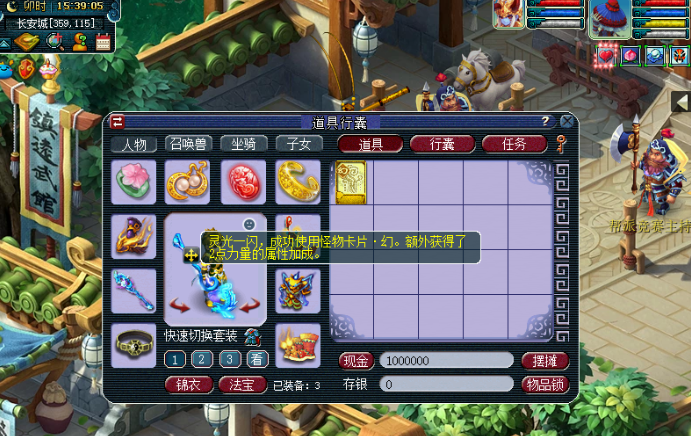Select the pink lotus flower equipment slot
The width and height of the screenshot is (691, 436).
[133, 182]
